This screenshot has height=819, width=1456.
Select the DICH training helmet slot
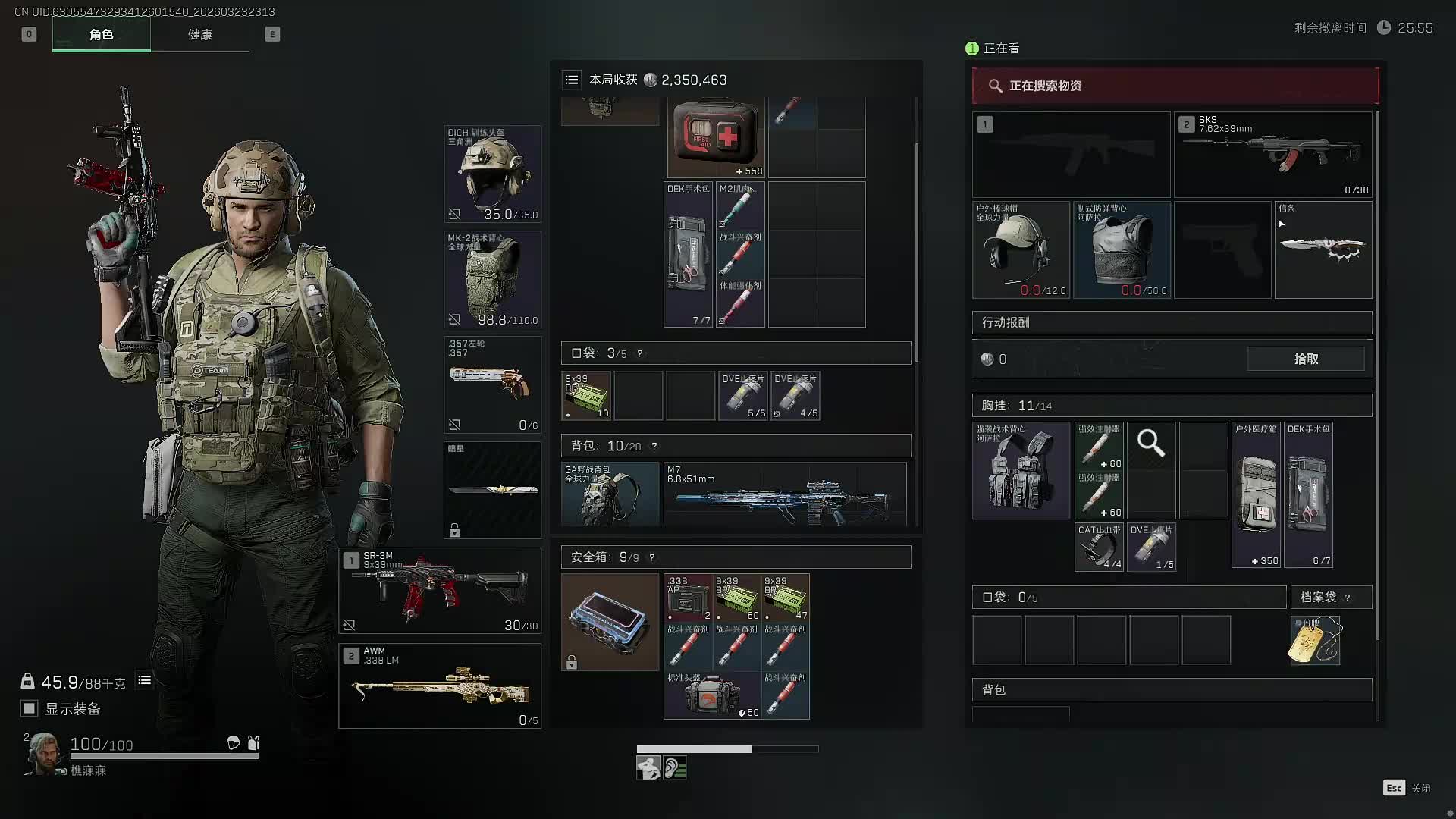[x=492, y=174]
